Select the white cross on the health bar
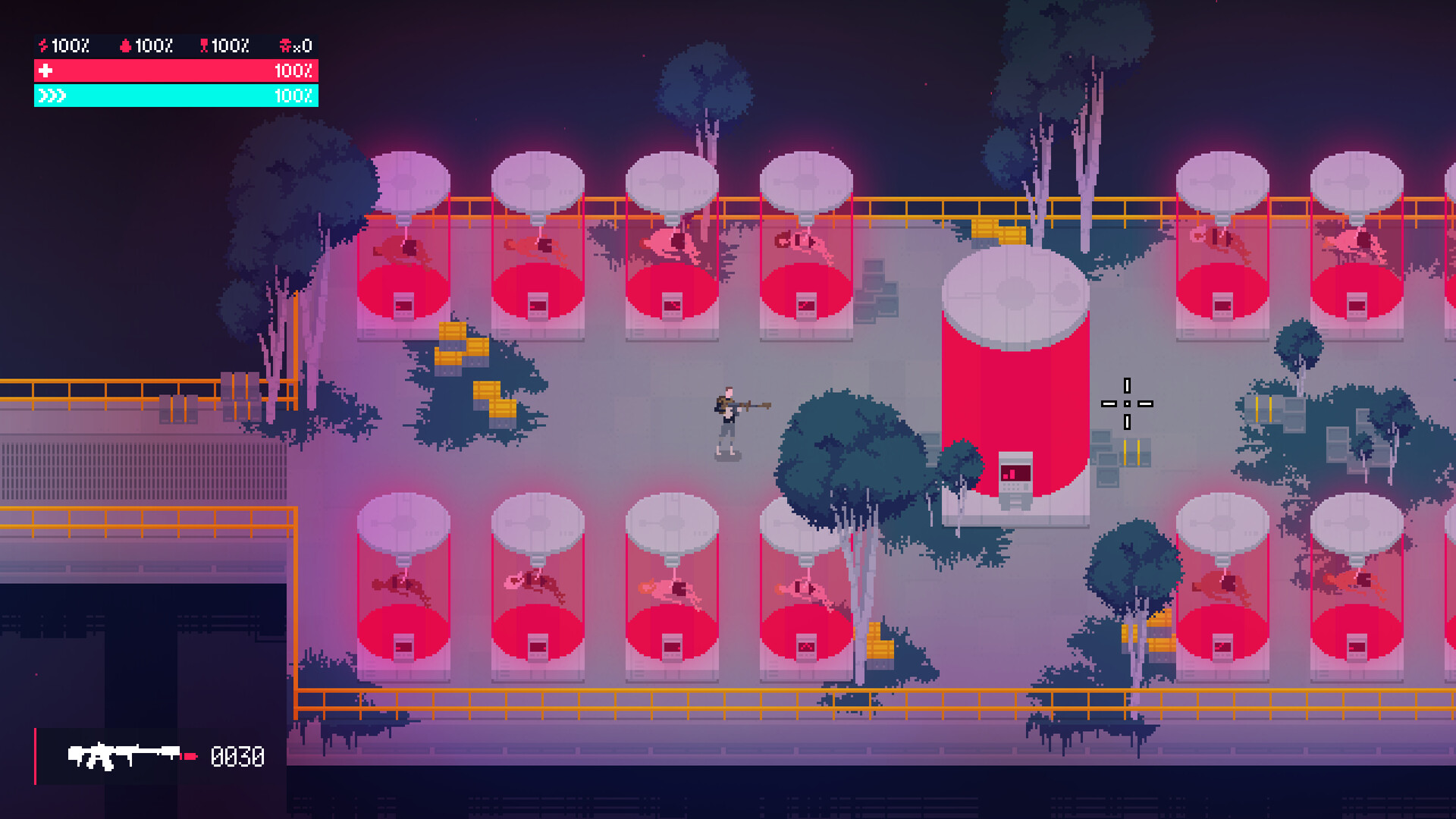 45,71
